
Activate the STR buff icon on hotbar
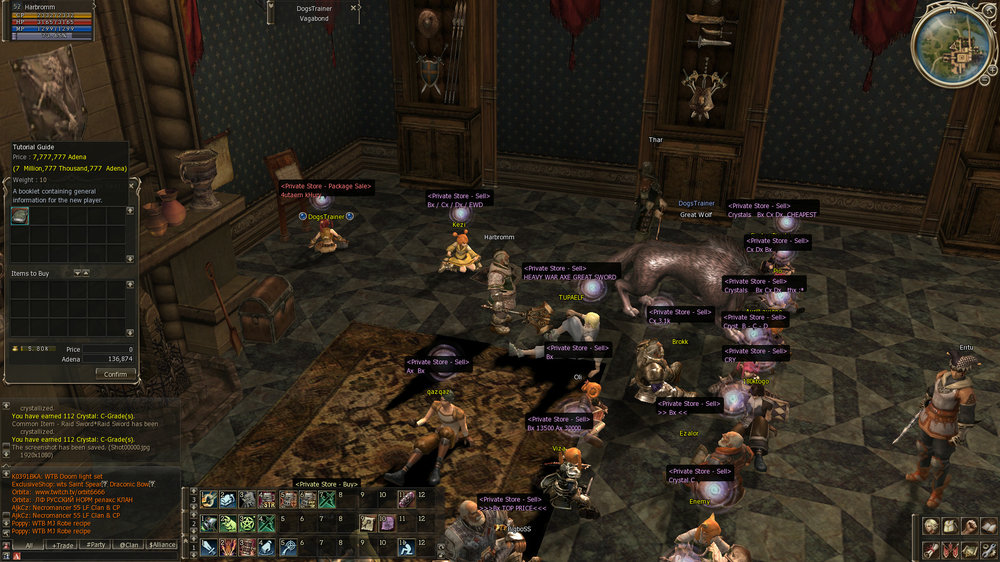pos(267,499)
